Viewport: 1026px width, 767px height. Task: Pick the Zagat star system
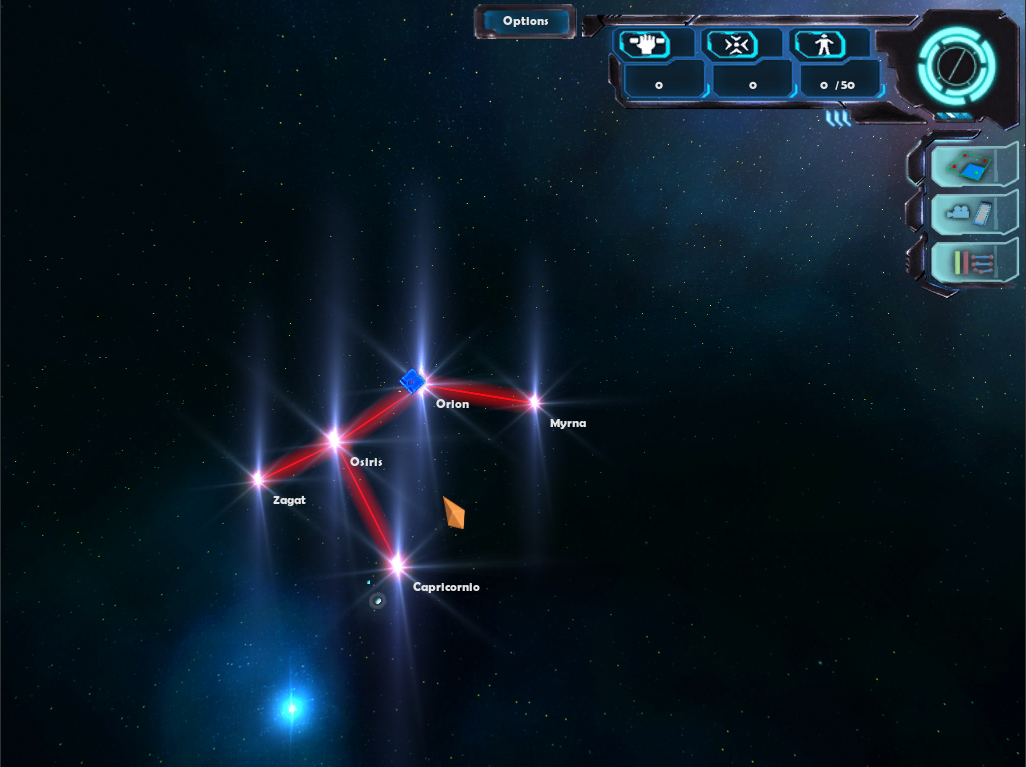(258, 479)
